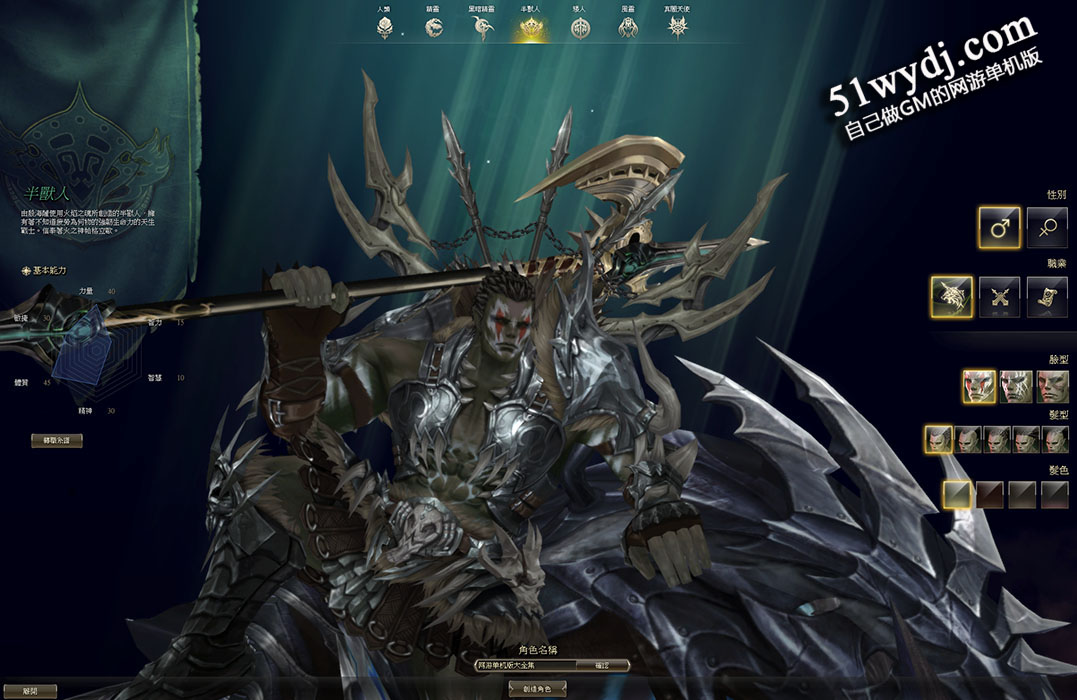Select the highlighted 半獸人 (Orc) race
Viewport: 1077px width, 700px height.
pos(530,29)
